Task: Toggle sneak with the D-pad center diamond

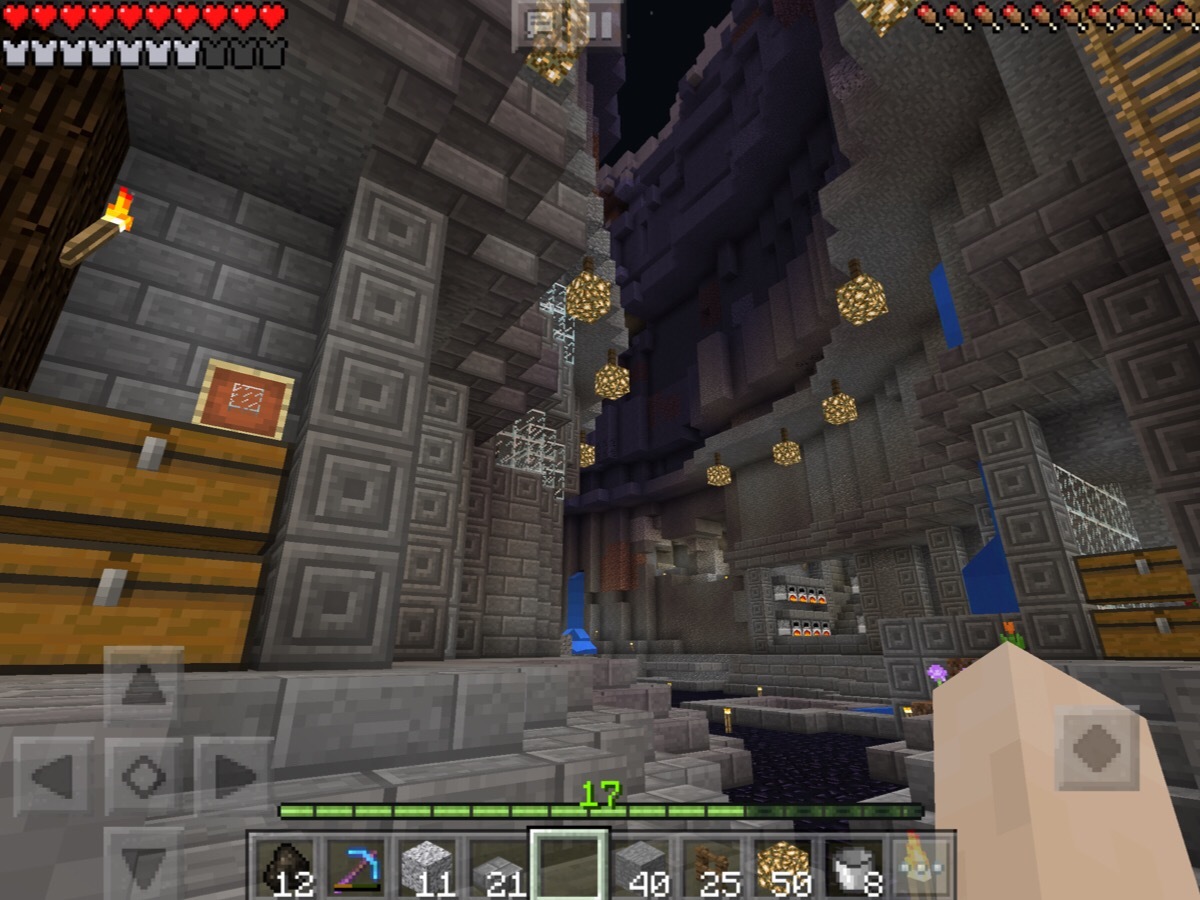Action: click(x=143, y=776)
